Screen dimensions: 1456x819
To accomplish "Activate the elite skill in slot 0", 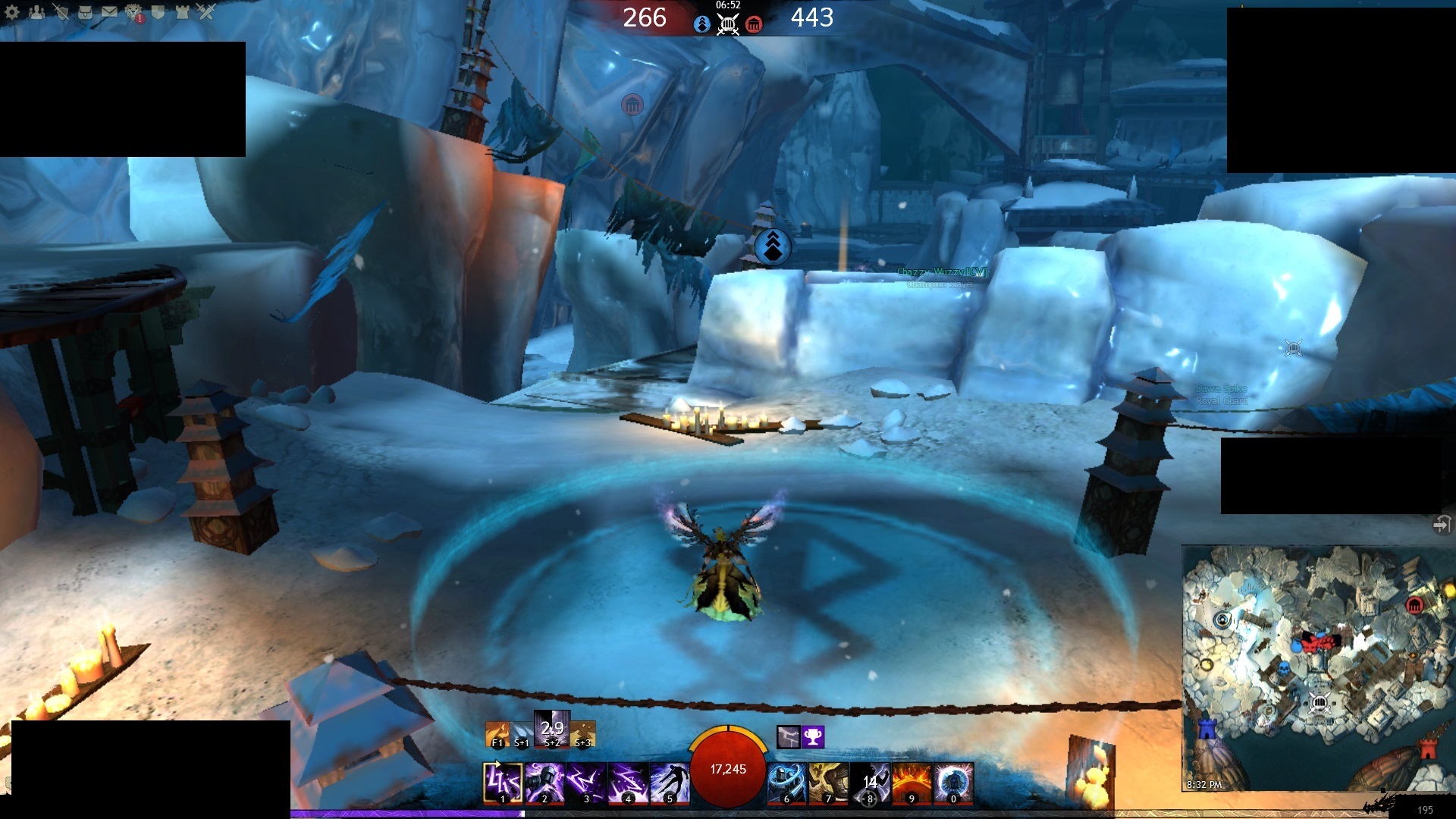I will (x=954, y=783).
